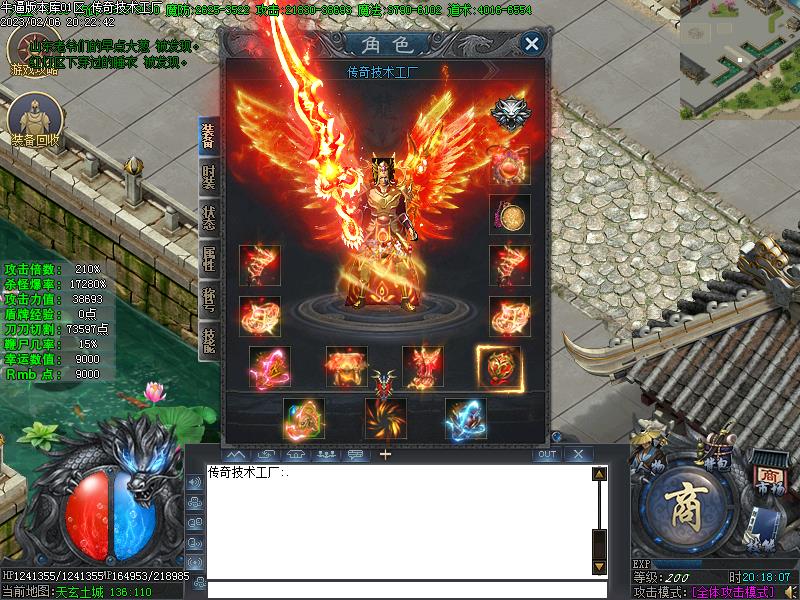Choose the highlighted gold-framed equipment slot
Screen dimensions: 800x600
[x=498, y=367]
